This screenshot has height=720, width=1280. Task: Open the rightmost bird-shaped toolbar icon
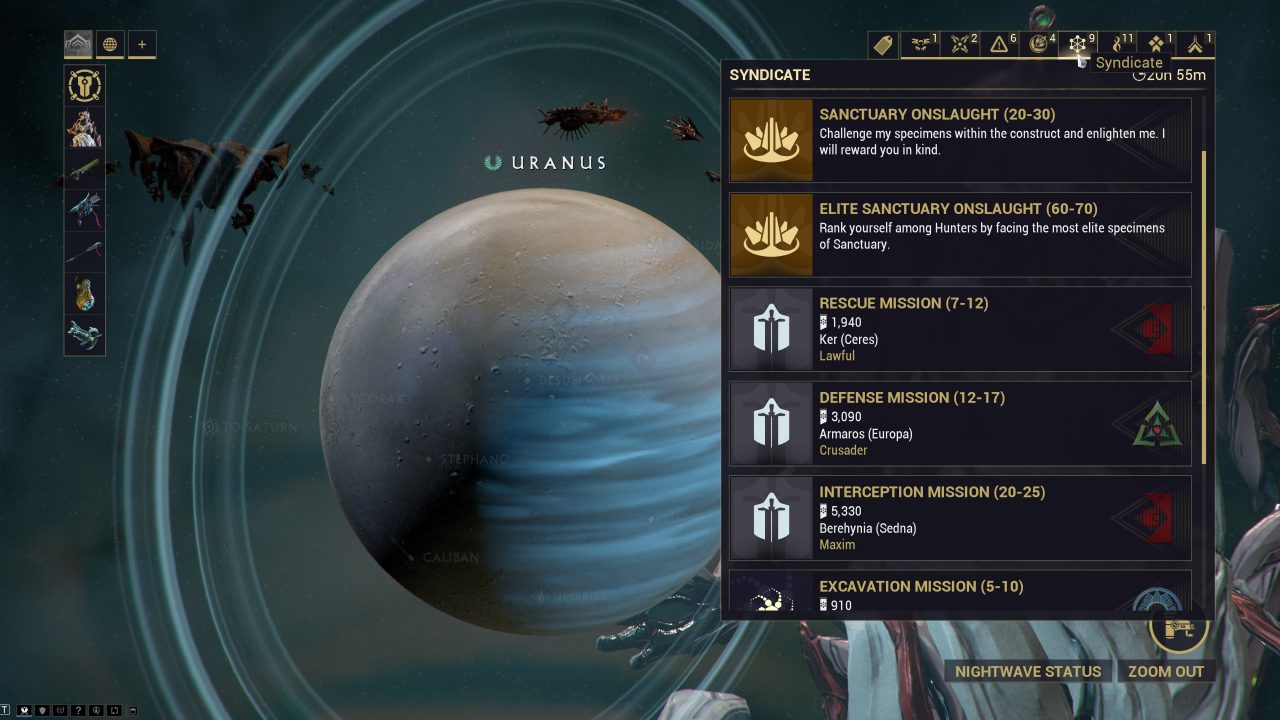1193,44
